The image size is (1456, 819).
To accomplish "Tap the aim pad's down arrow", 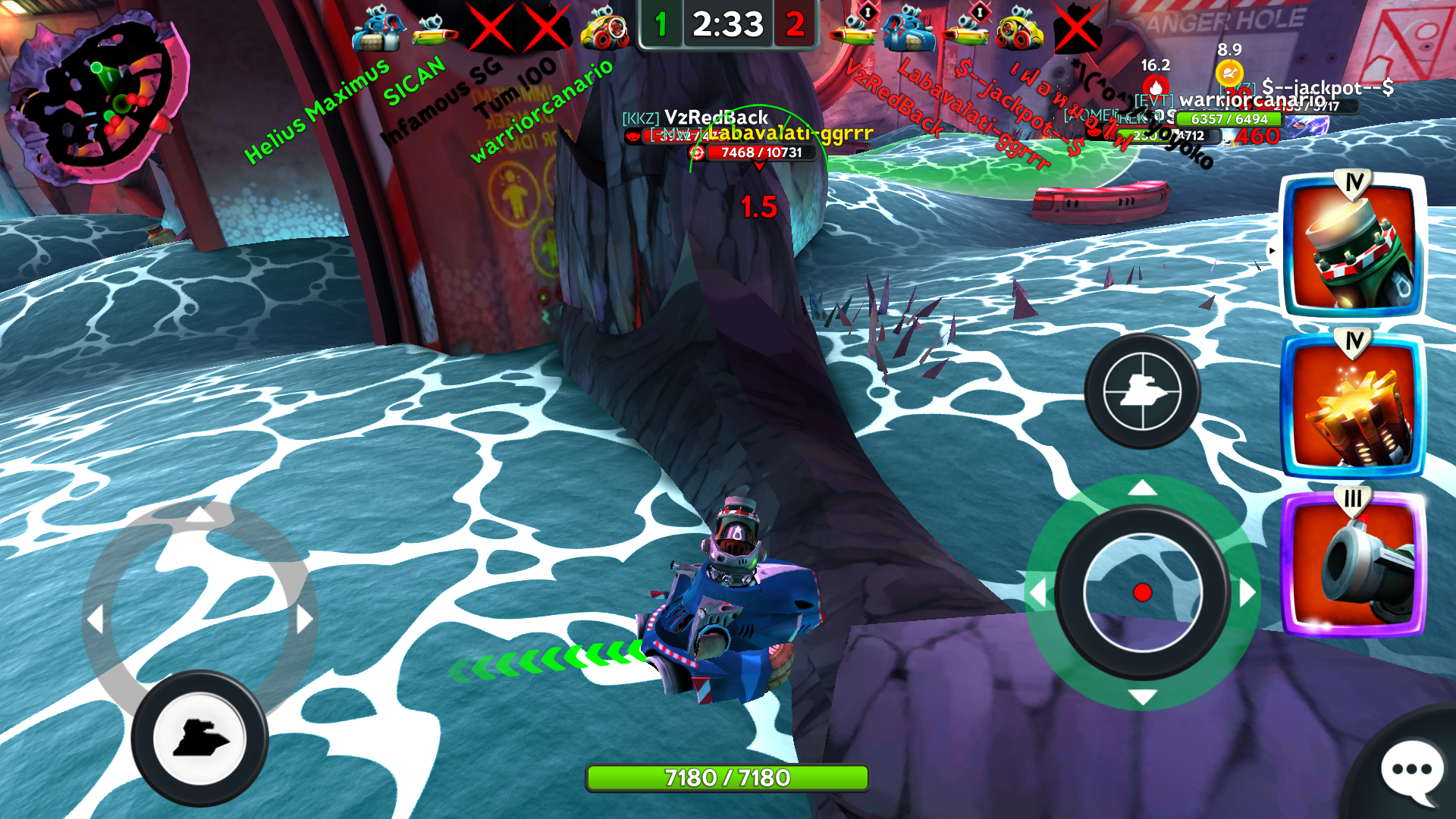I will click(x=1142, y=696).
